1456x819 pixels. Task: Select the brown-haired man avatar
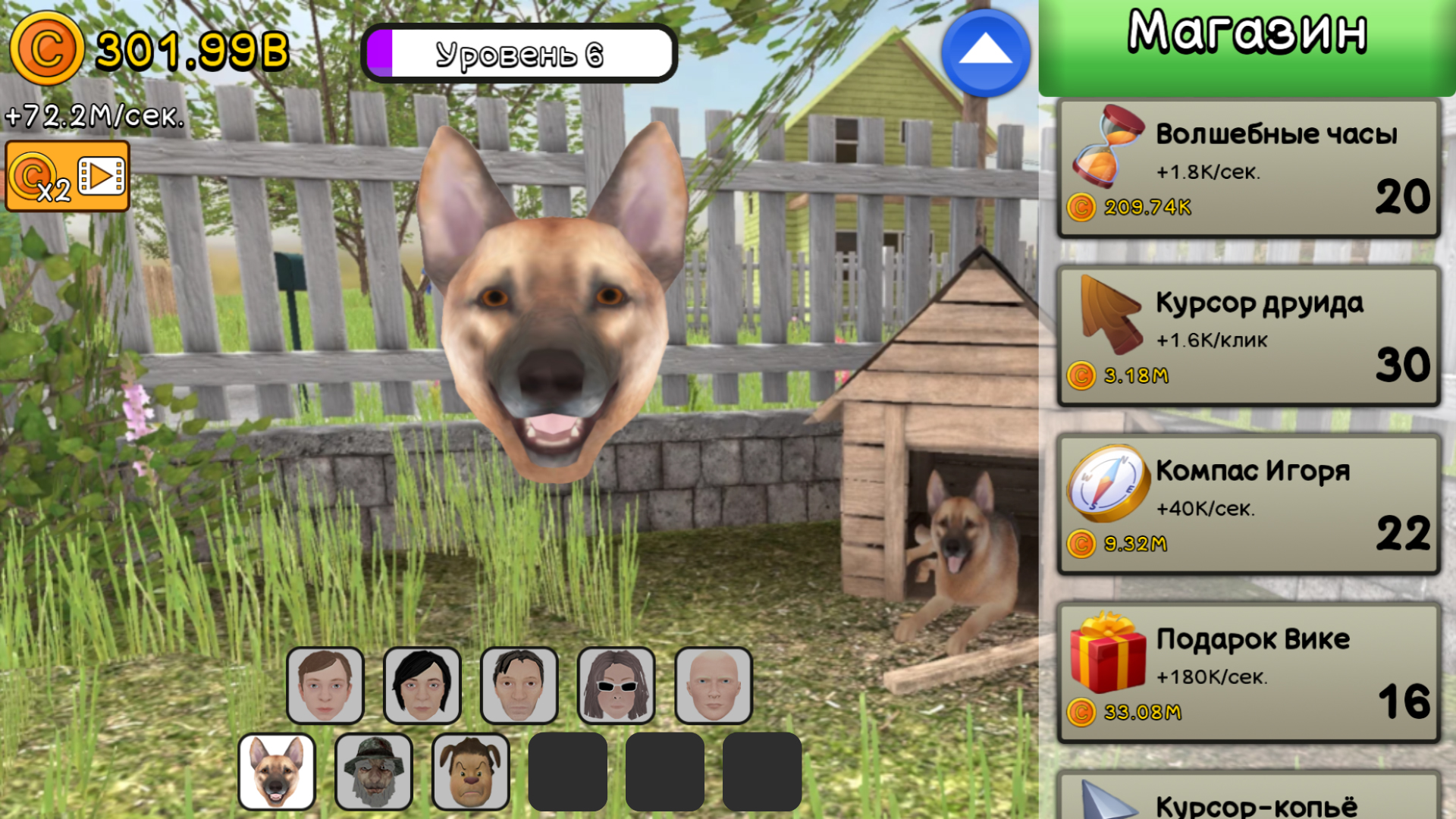(x=325, y=684)
